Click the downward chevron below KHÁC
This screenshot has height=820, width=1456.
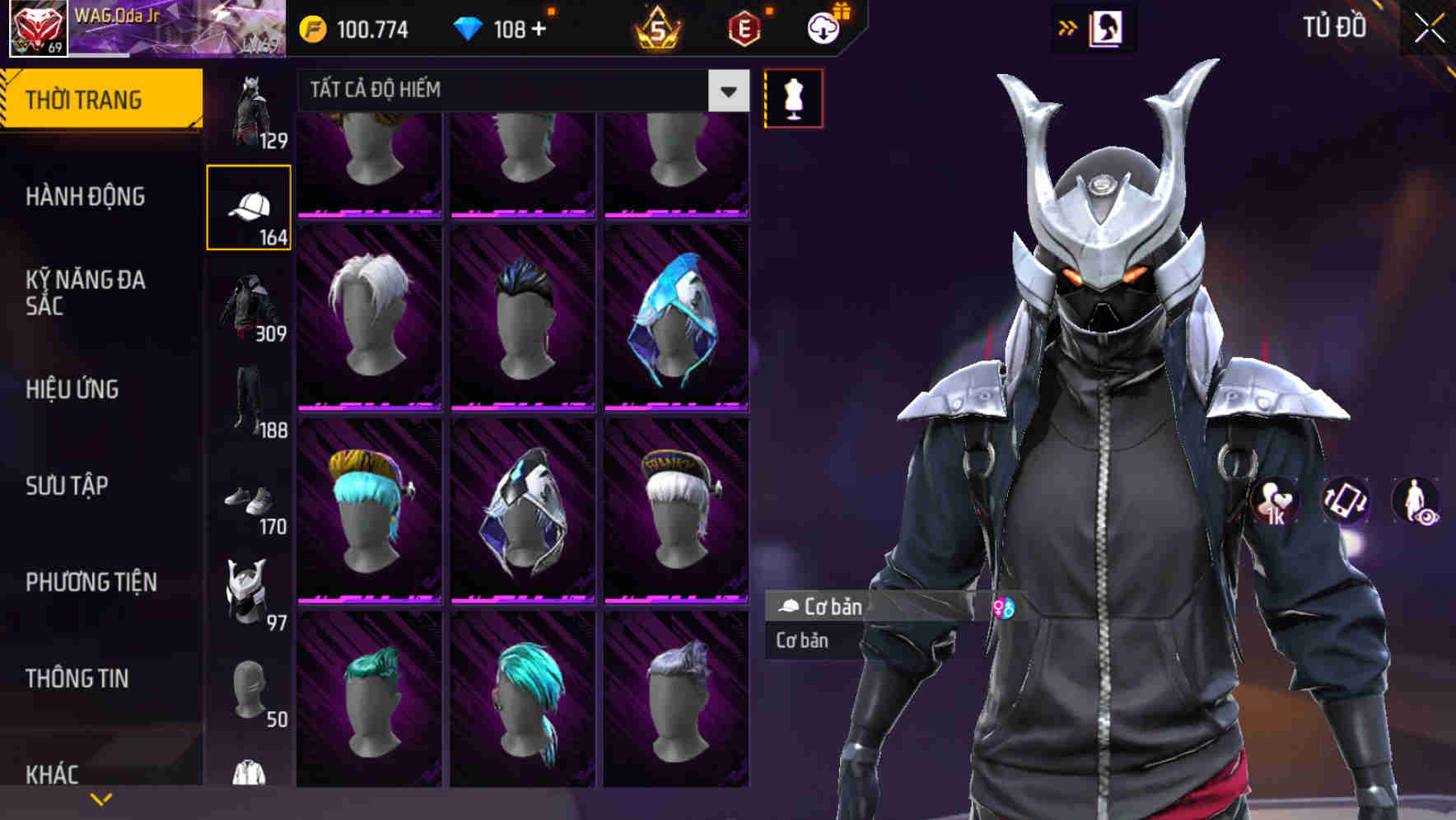tap(101, 799)
